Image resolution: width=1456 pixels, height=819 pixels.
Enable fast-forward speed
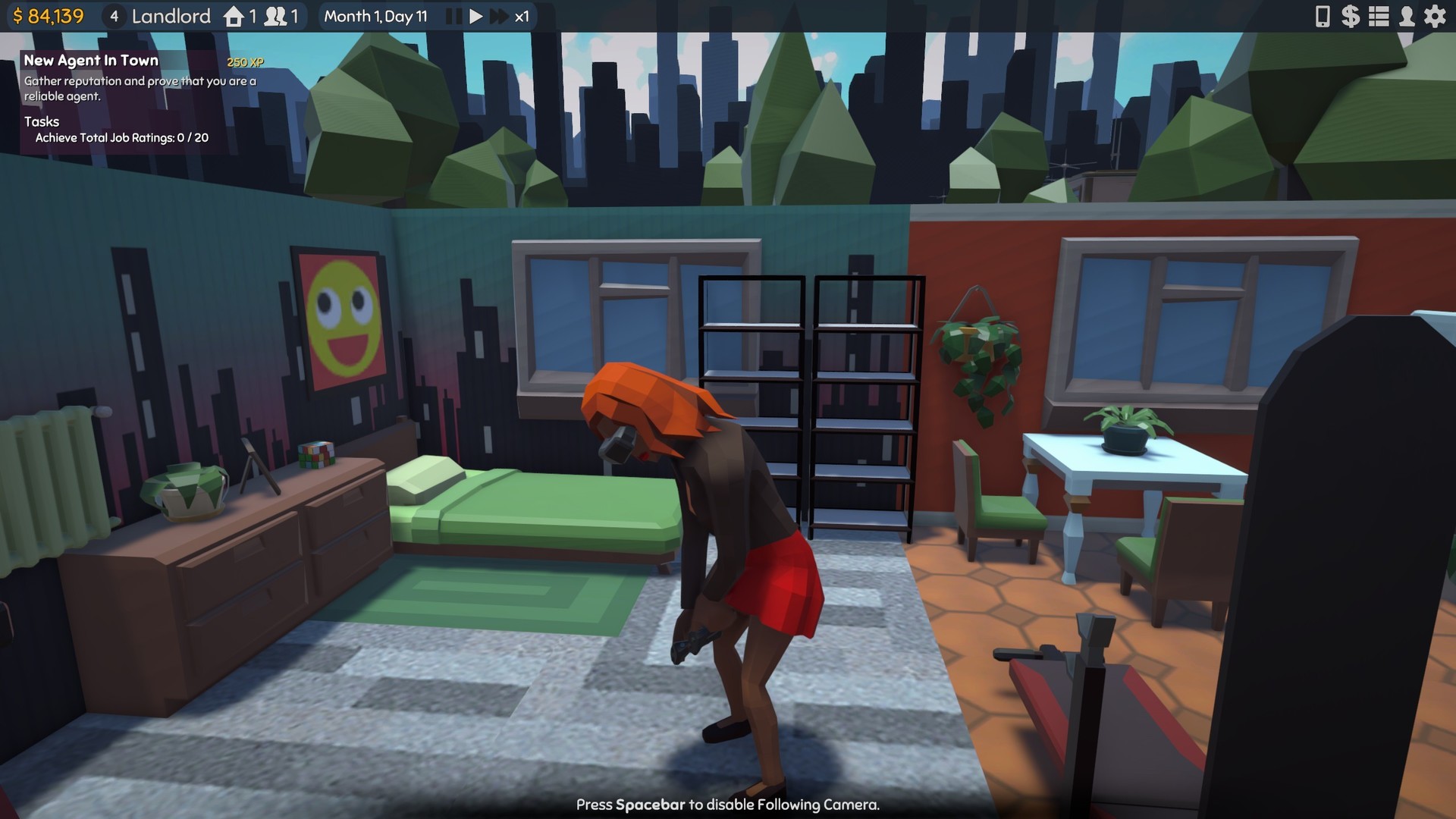(498, 16)
